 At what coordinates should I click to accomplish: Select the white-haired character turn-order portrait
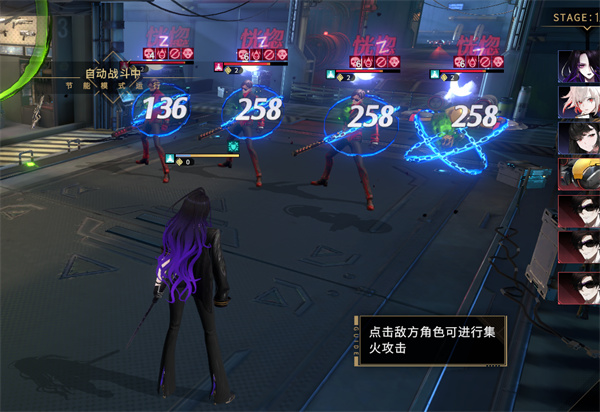pyautogui.click(x=578, y=103)
